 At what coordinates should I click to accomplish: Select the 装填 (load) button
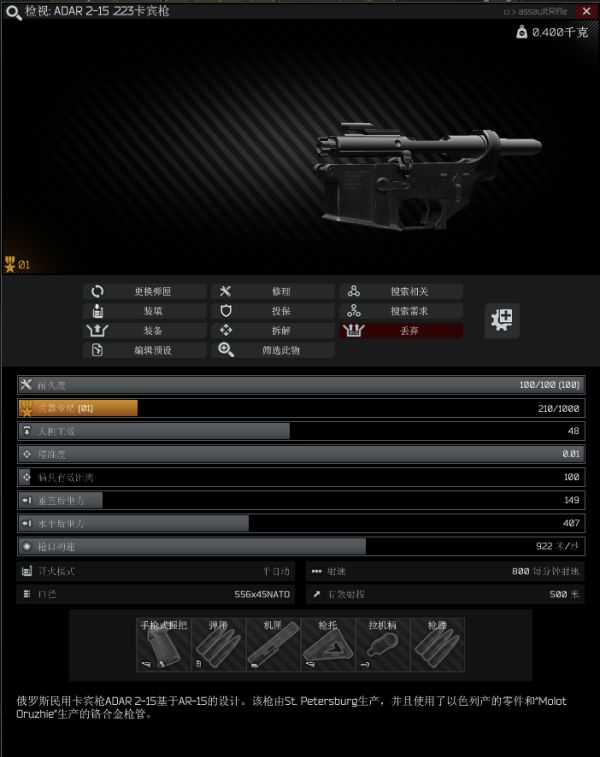145,311
